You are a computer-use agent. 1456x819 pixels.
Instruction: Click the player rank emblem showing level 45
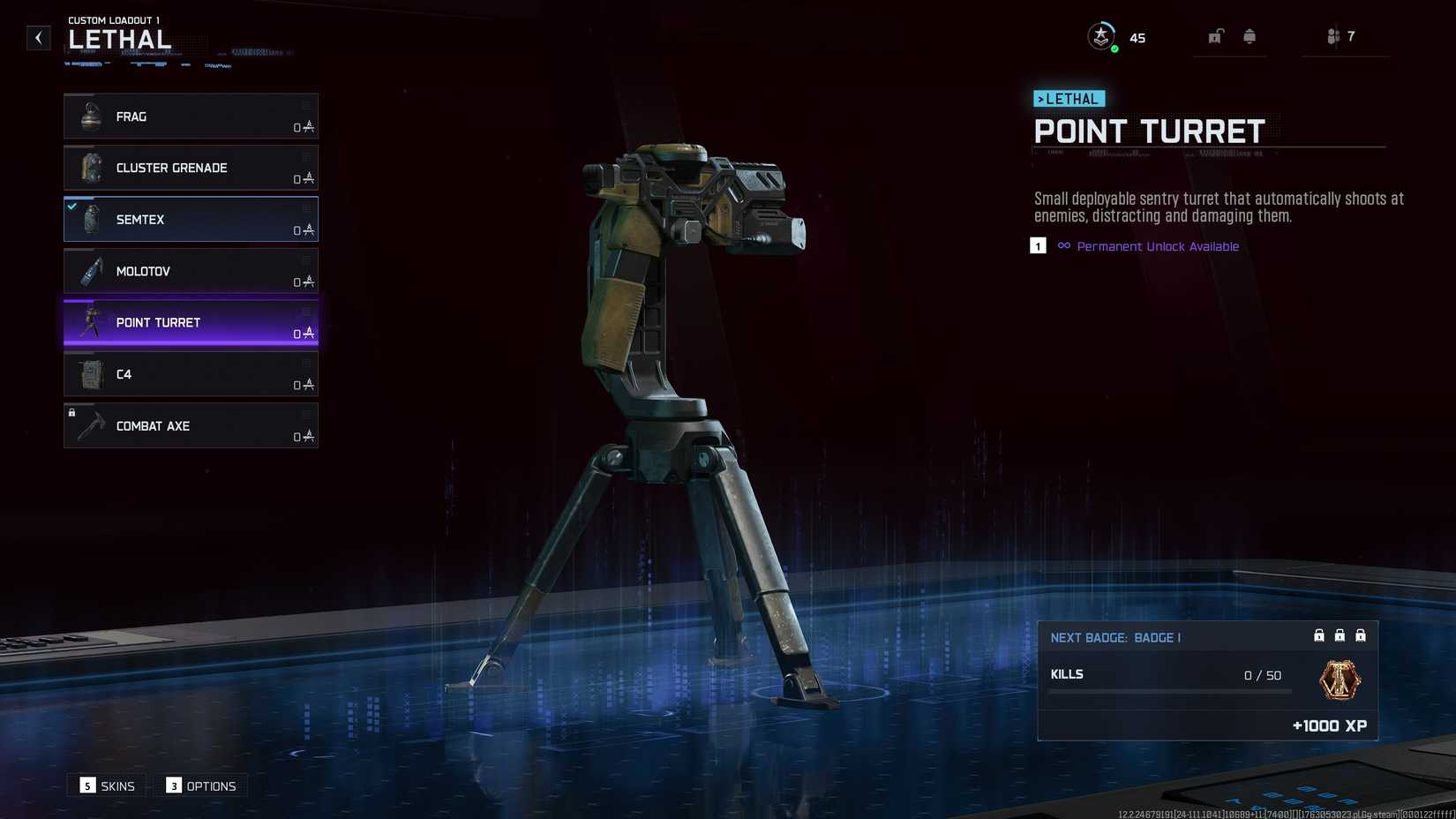point(1100,36)
